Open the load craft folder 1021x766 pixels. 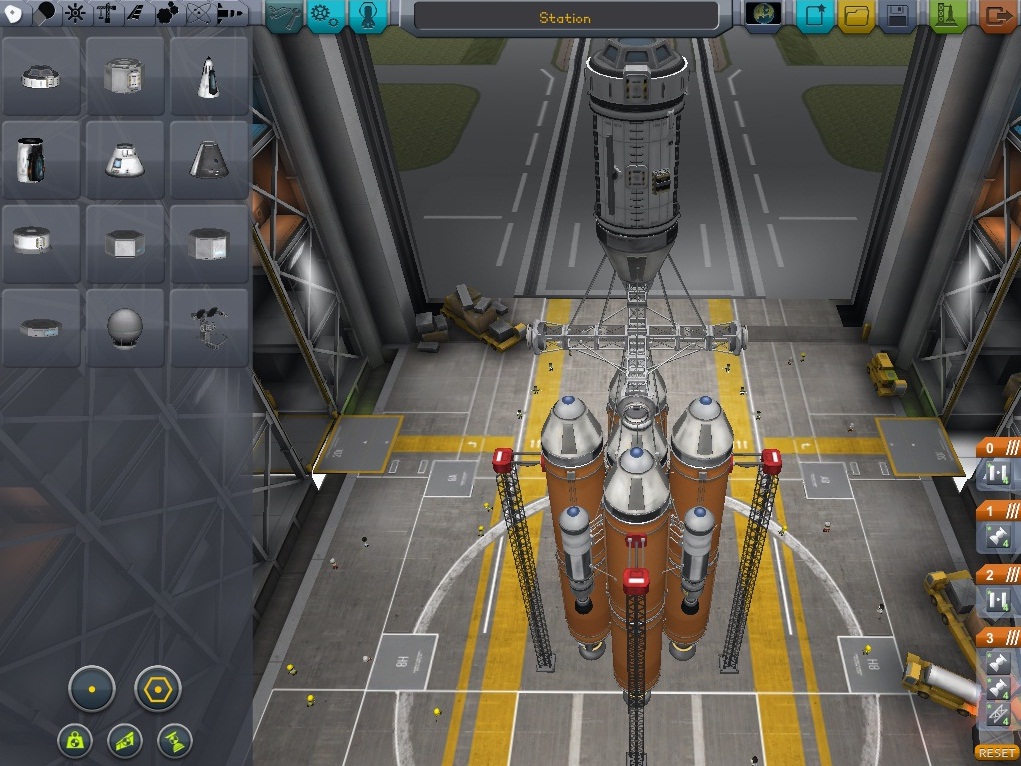coord(855,16)
